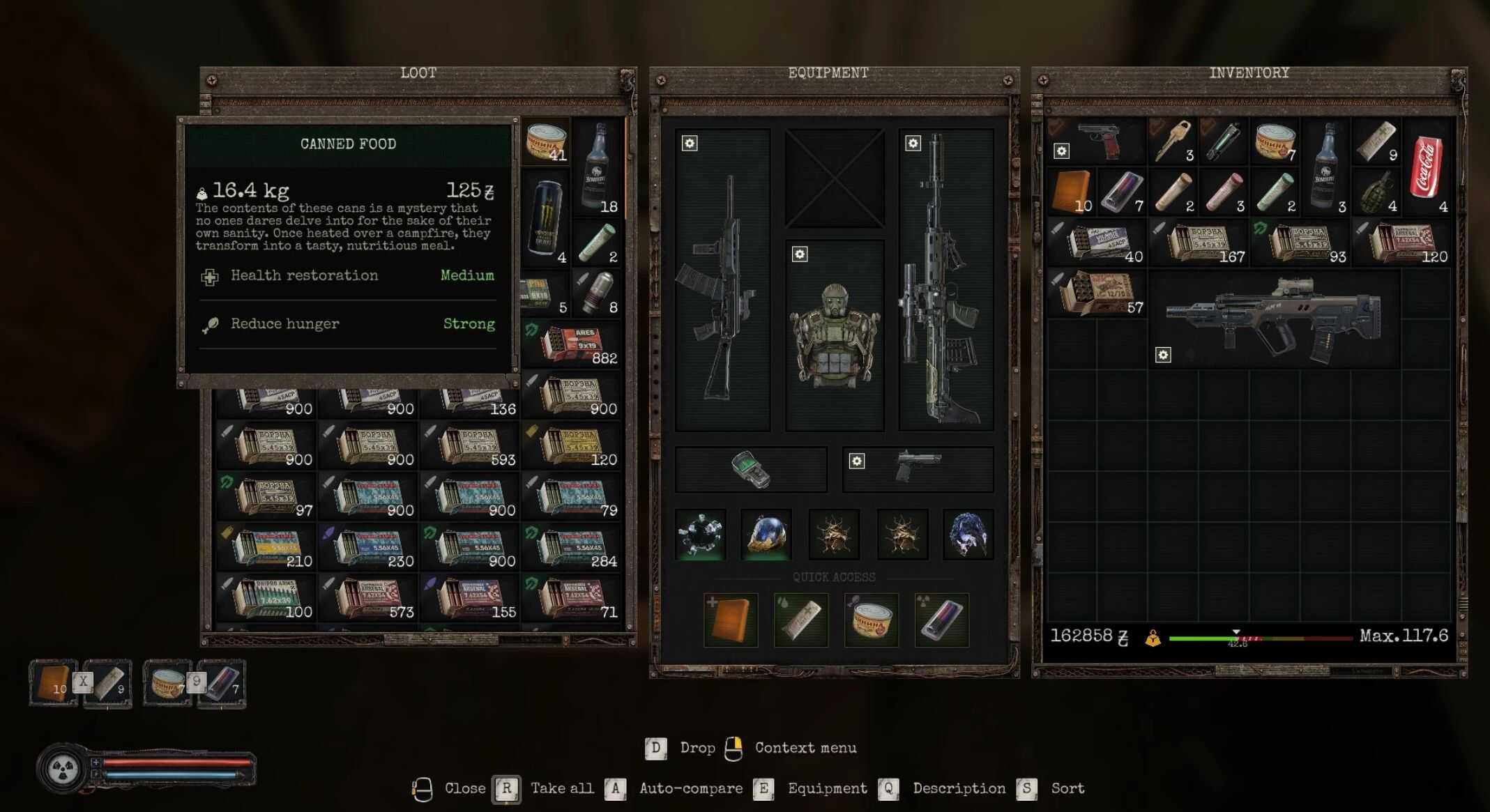1490x812 pixels.
Task: Sort the inventory items
Action: coord(1027,789)
